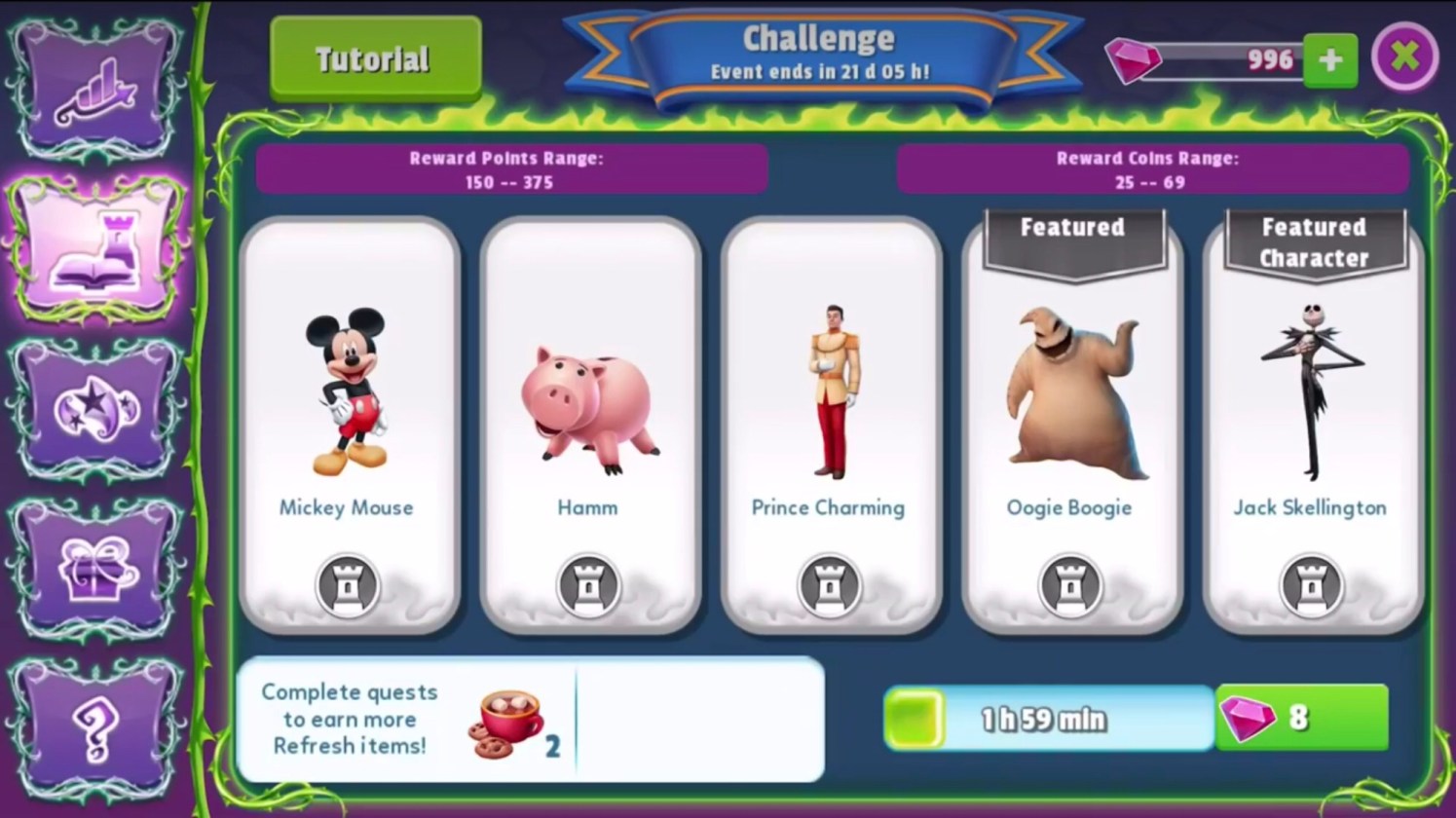Tap the hot cocoa refresh item

508,724
